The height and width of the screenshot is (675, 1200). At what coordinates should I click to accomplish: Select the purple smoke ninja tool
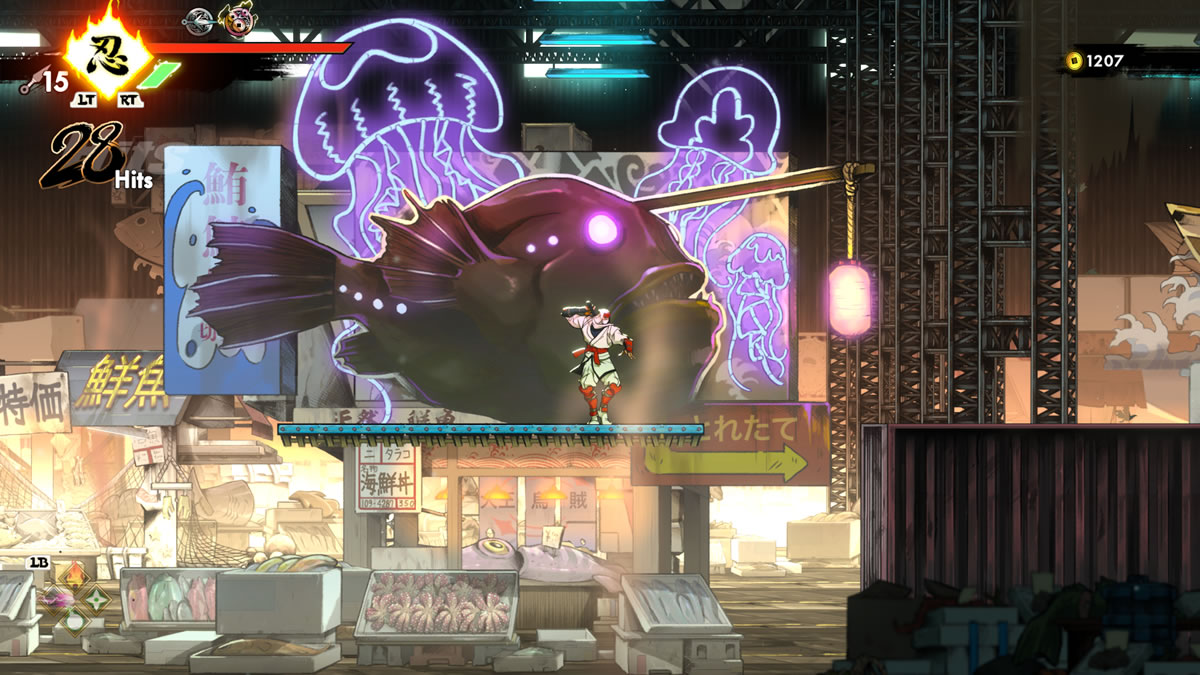pyautogui.click(x=54, y=598)
